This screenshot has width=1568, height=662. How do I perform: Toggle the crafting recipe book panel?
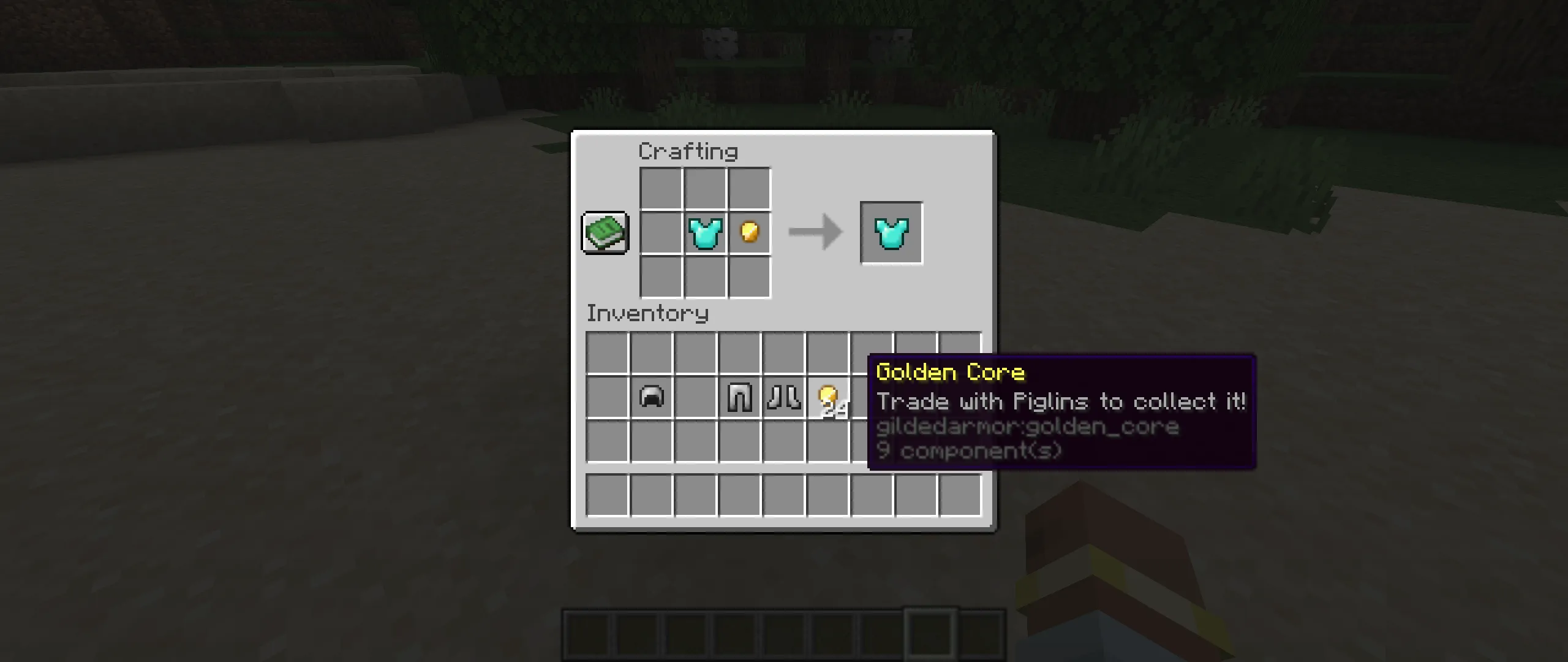pyautogui.click(x=605, y=233)
